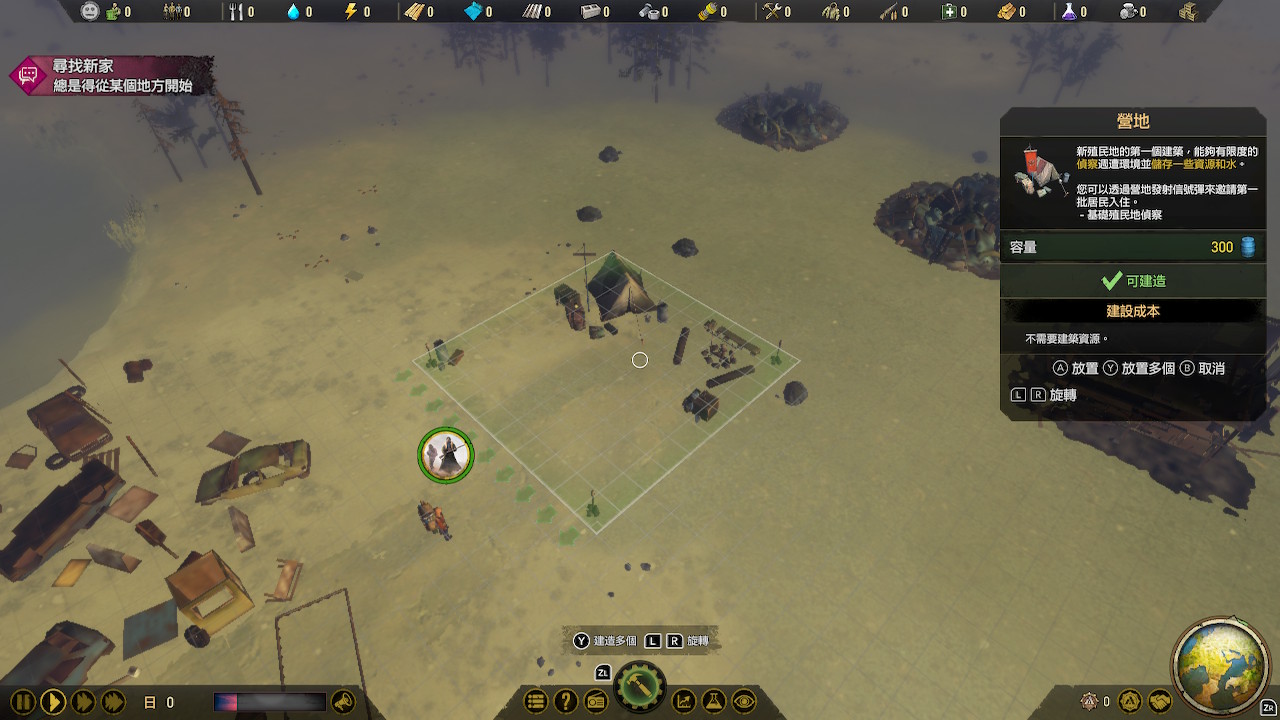This screenshot has width=1280, height=720.
Task: Show the statistics chart panel
Action: point(684,702)
